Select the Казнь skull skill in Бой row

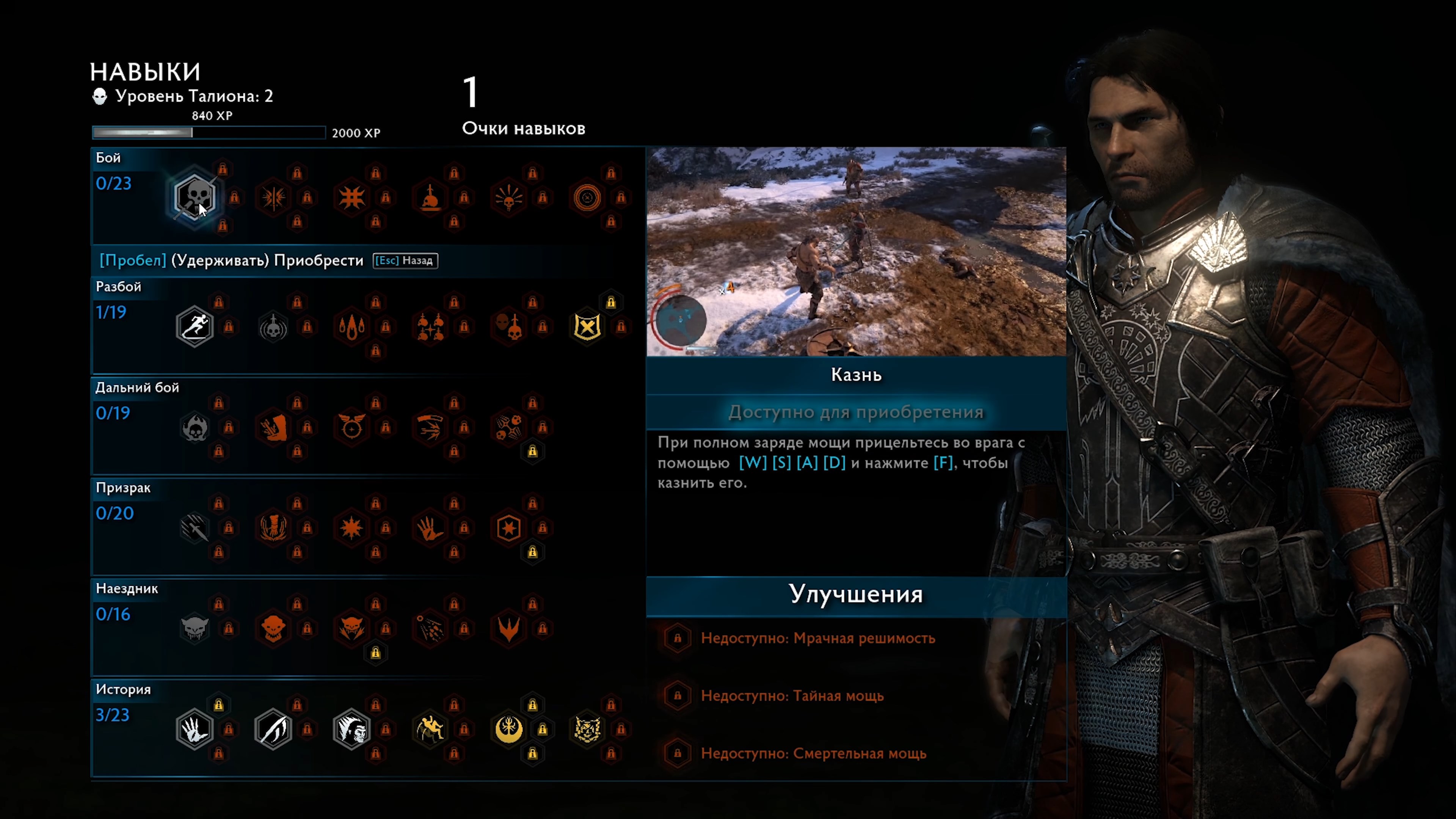(195, 197)
